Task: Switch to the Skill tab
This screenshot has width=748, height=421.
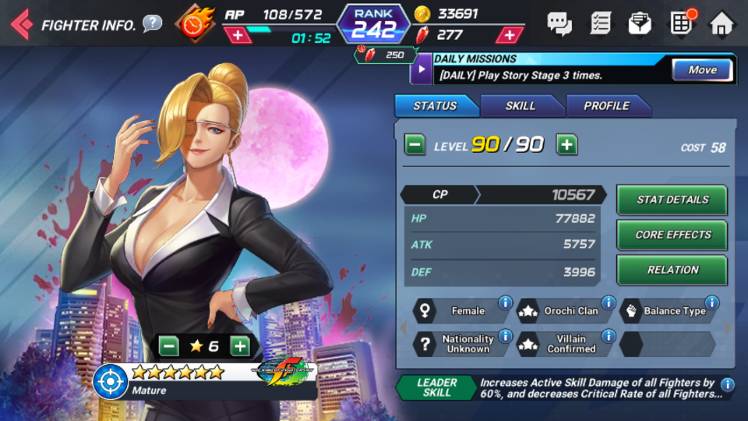Action: (520, 106)
